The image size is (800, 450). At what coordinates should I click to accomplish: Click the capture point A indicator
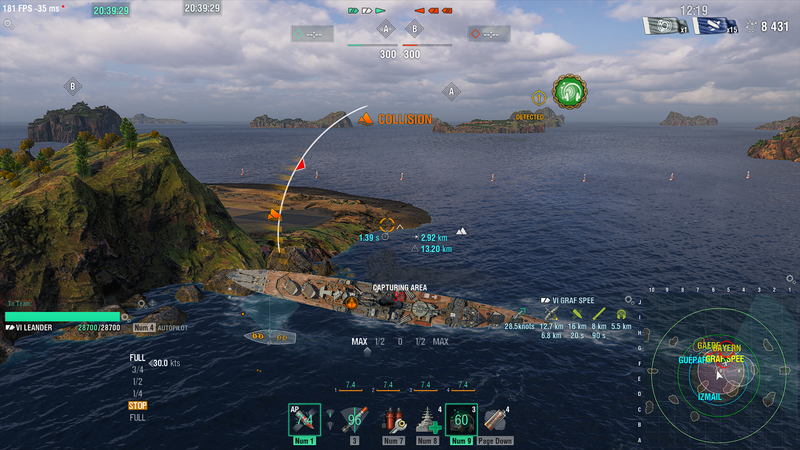pyautogui.click(x=386, y=29)
